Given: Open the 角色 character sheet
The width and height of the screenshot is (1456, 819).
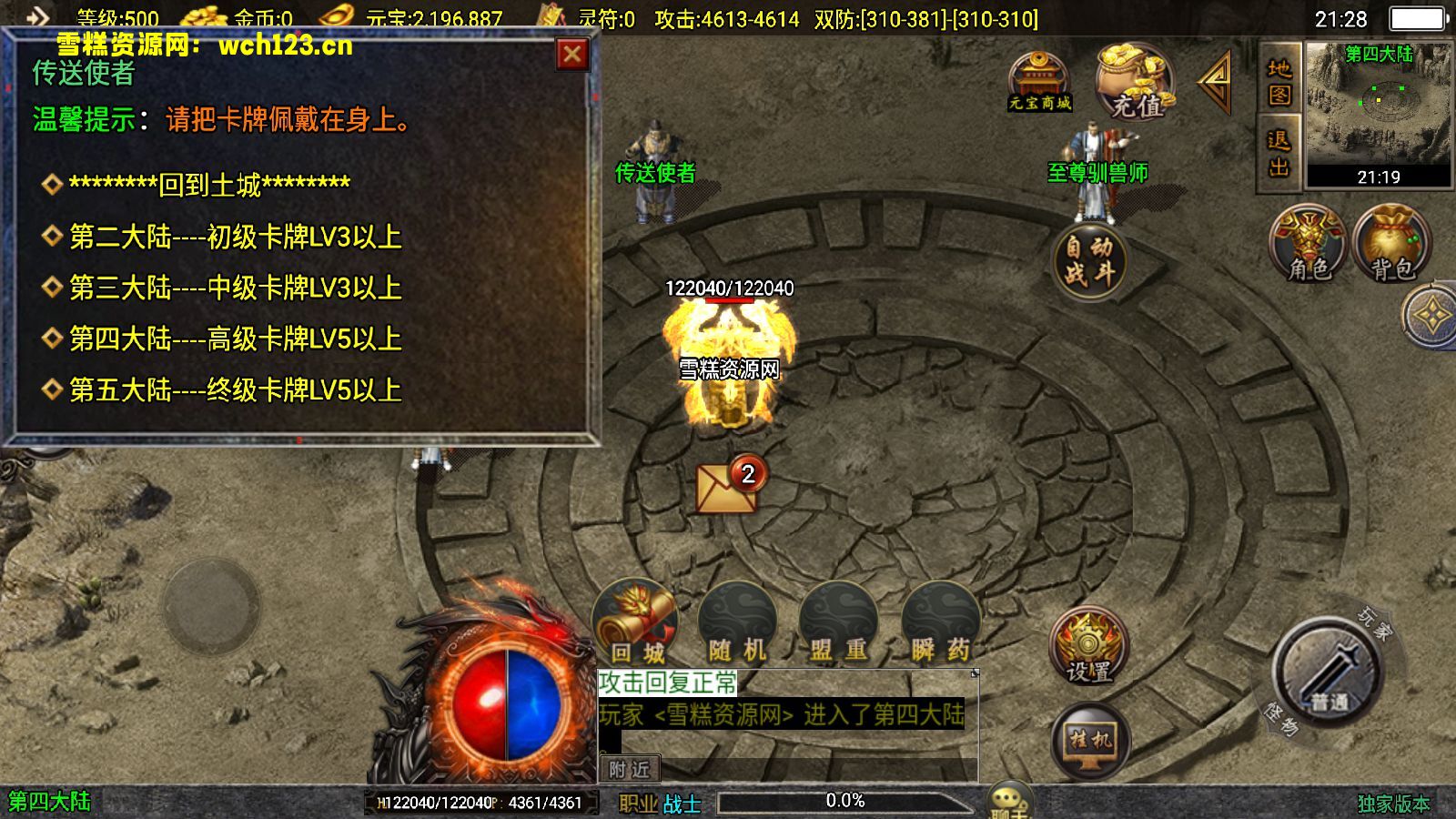Looking at the screenshot, I should tap(1308, 244).
